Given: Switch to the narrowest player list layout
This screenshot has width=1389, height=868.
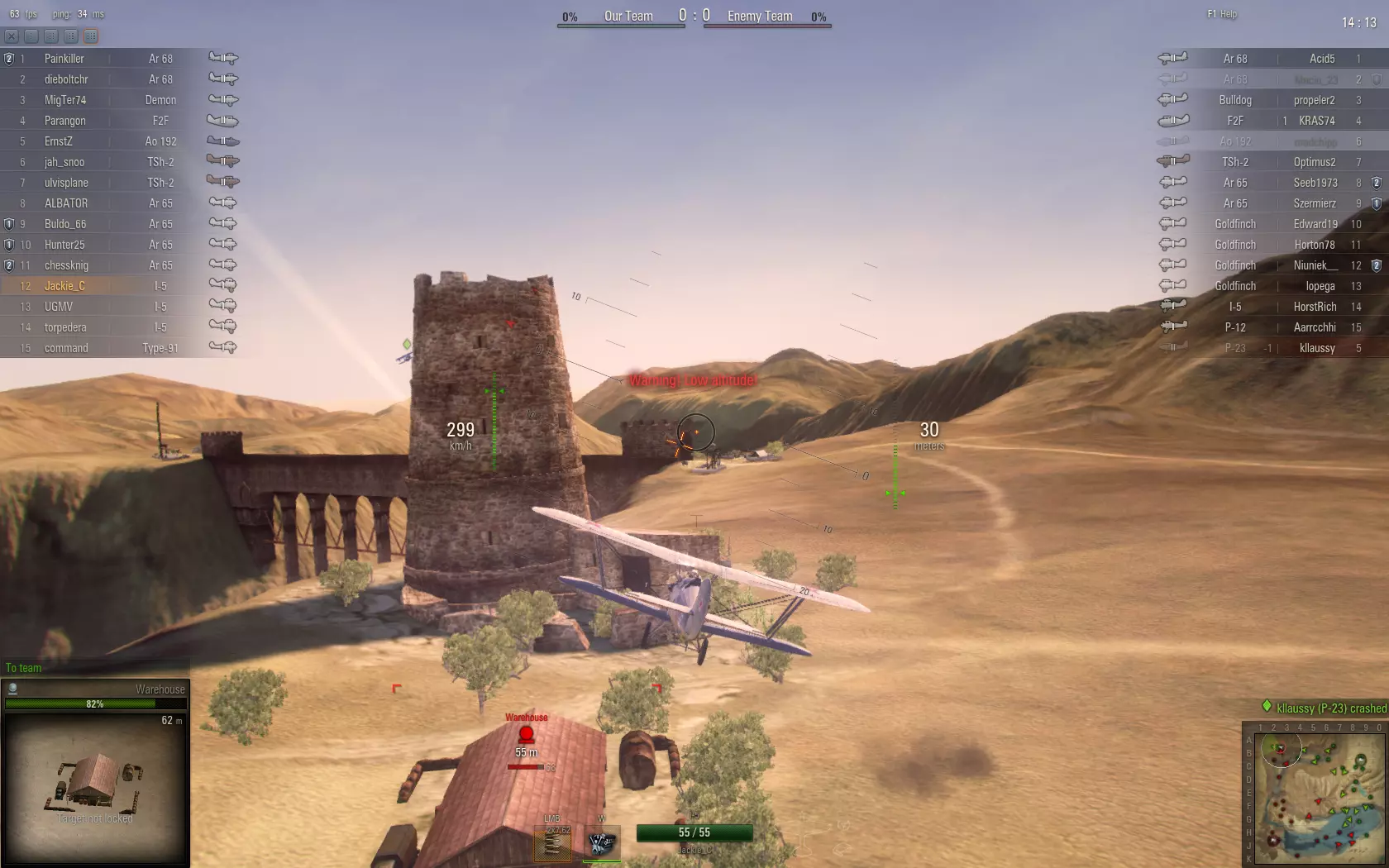Looking at the screenshot, I should tap(31, 36).
